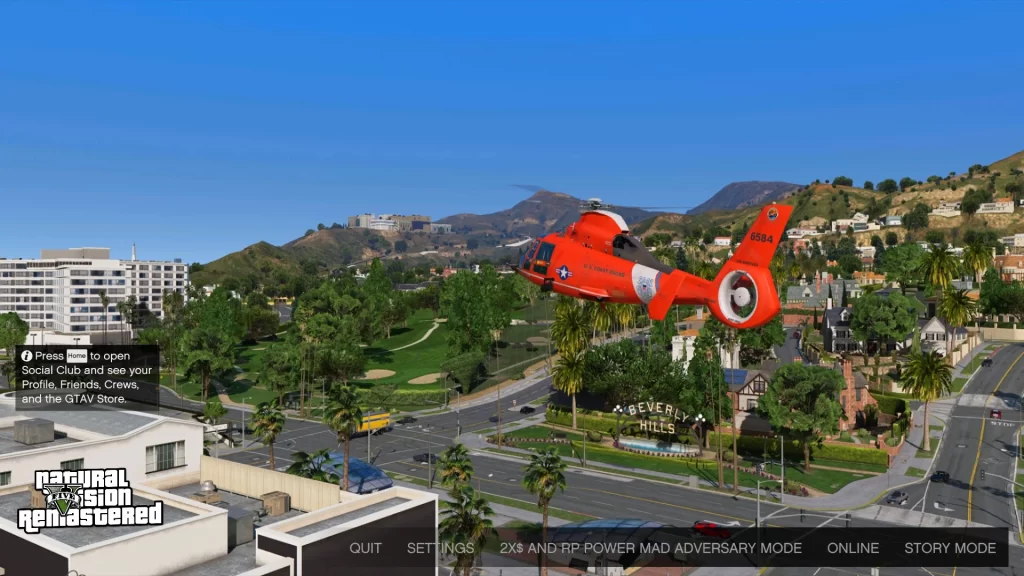Start Story Mode
1024x576 pixels.
click(x=950, y=548)
